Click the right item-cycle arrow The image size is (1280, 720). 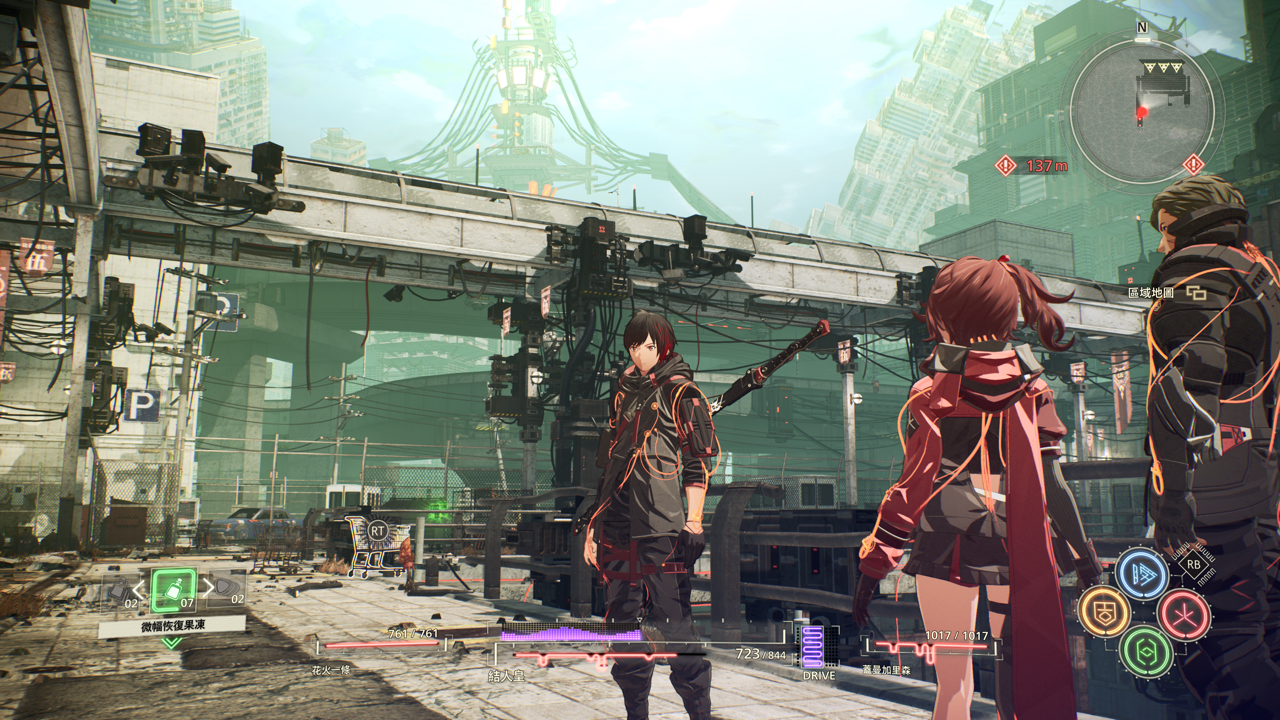207,589
